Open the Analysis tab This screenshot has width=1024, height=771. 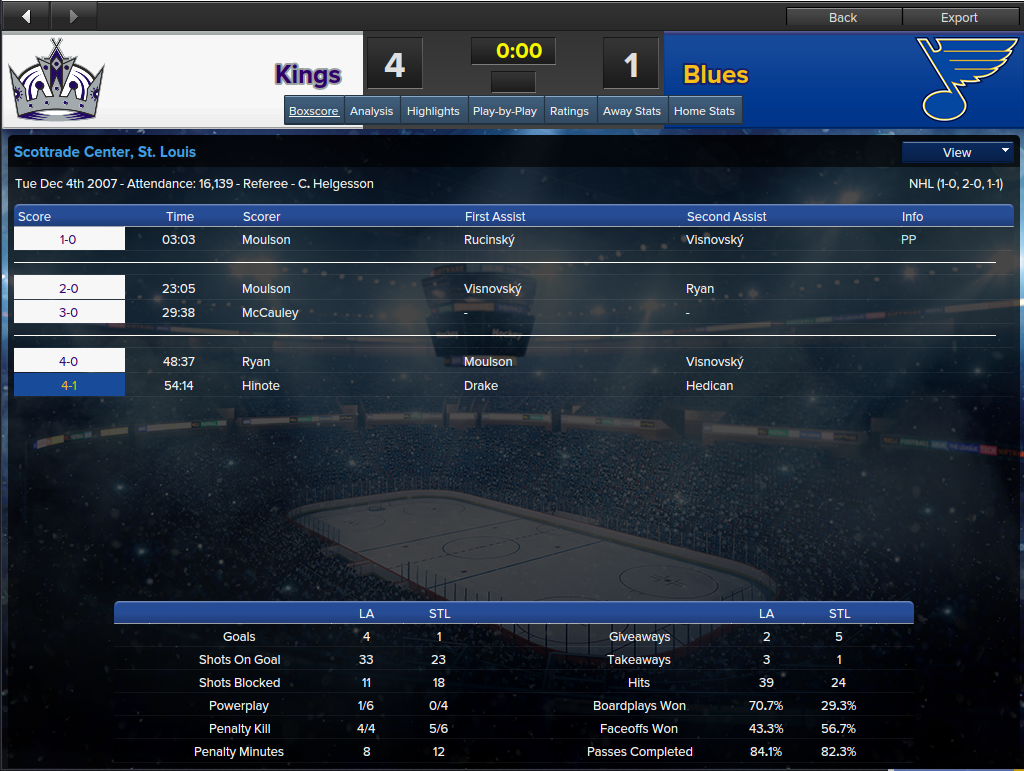pos(371,111)
